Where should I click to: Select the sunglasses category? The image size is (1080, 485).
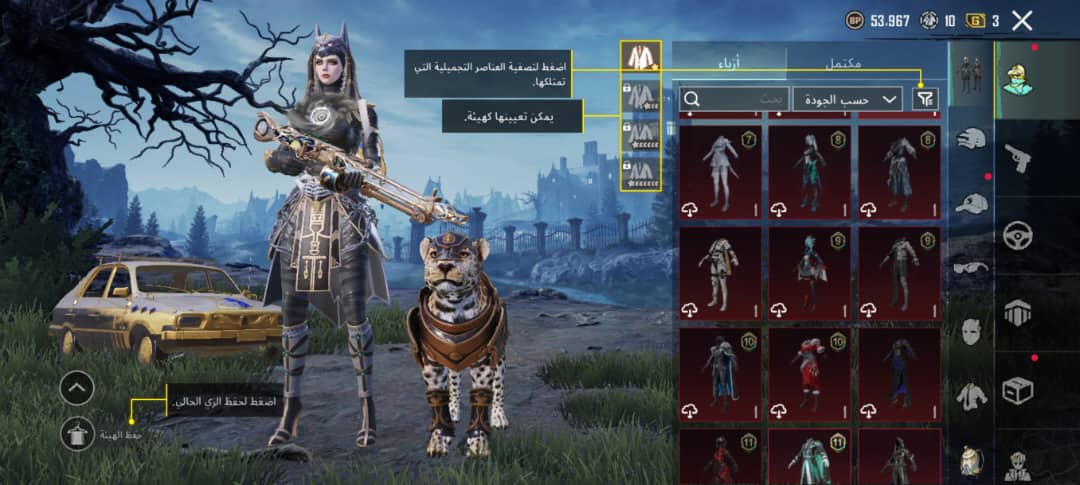point(971,267)
